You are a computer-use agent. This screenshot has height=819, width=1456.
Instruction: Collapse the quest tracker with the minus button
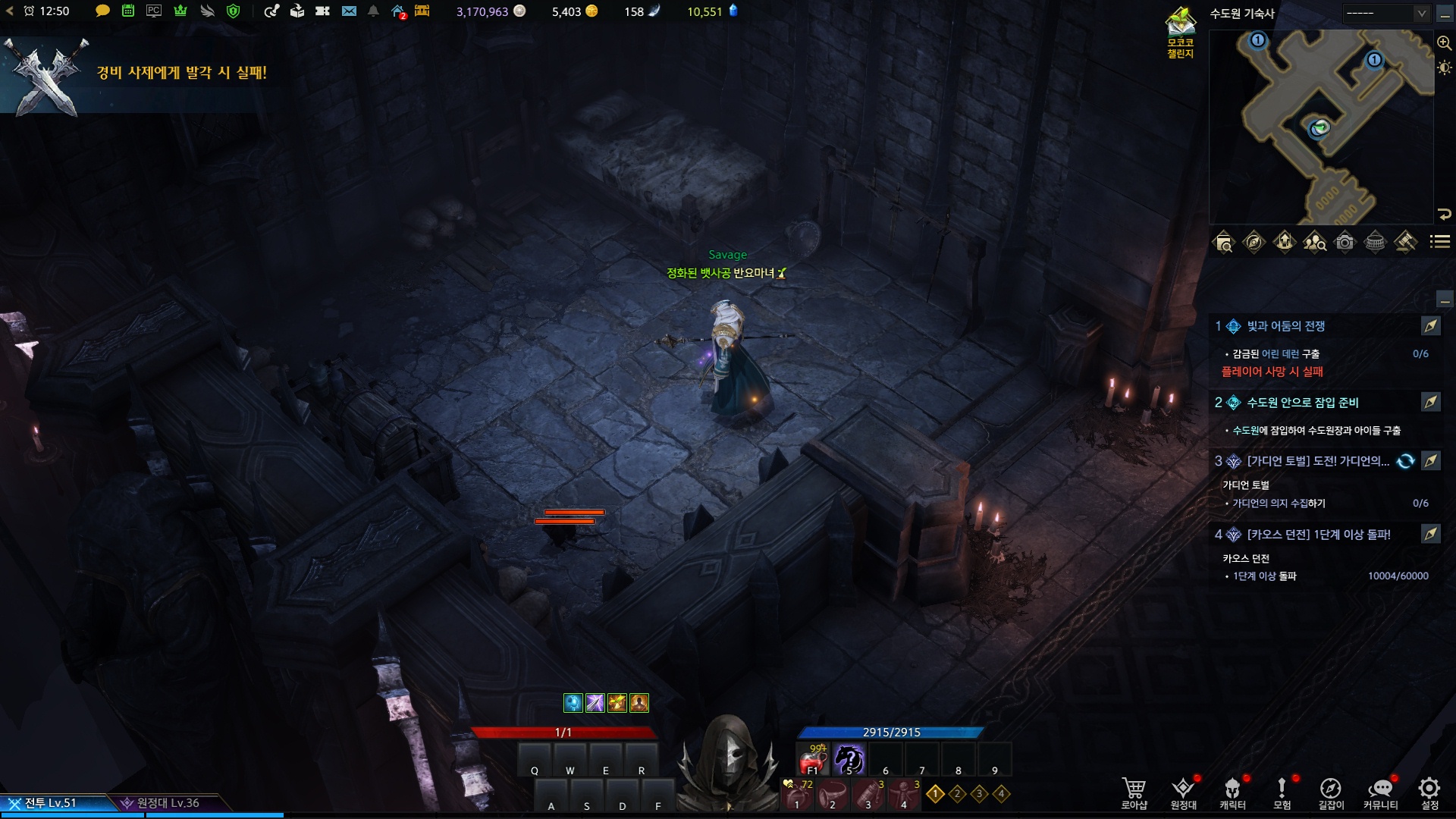(x=1444, y=300)
